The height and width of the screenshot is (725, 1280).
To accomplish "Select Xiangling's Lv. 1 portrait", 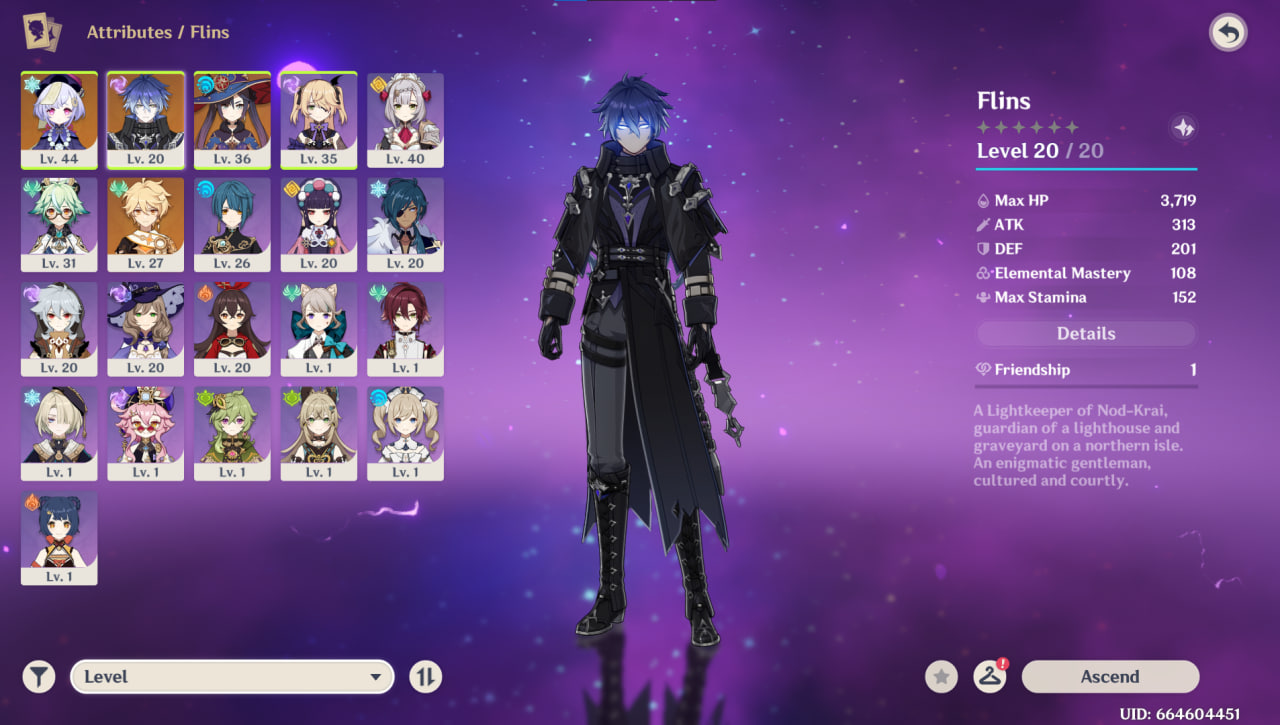I will coord(59,537).
